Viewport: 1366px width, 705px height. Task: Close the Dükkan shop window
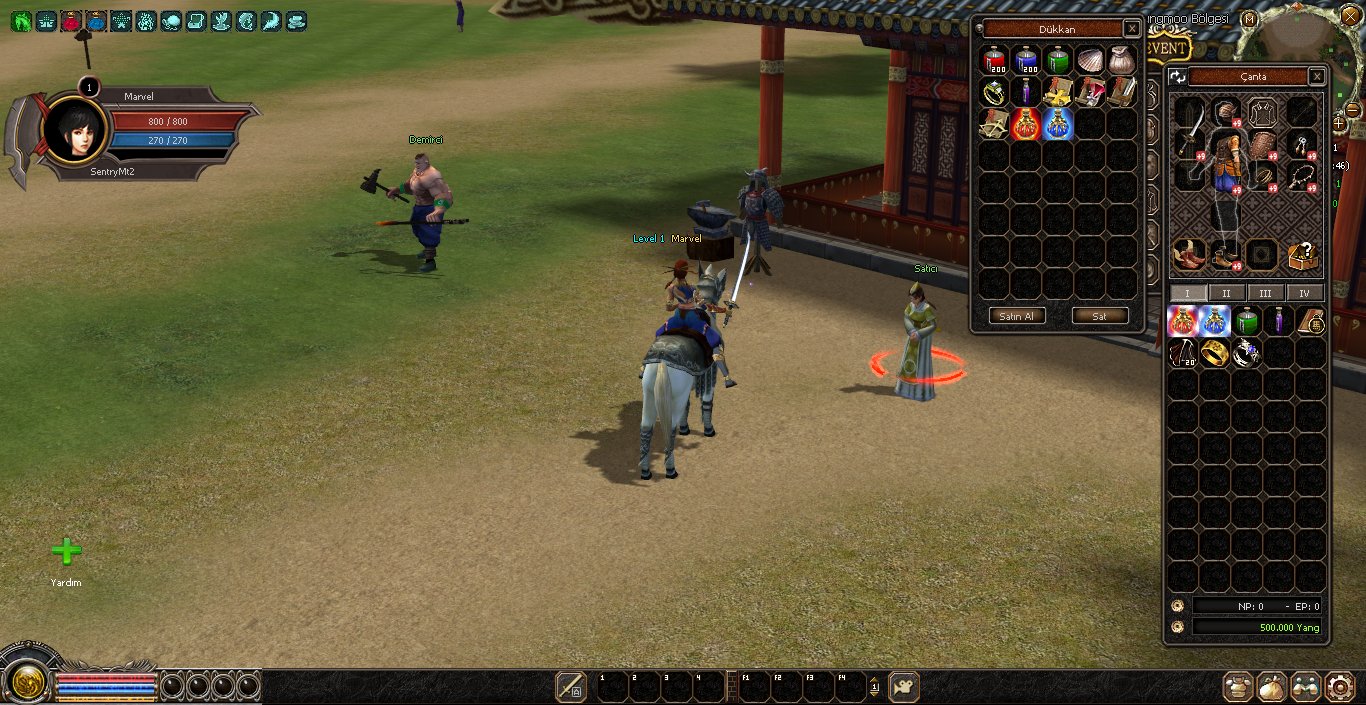[x=1131, y=29]
